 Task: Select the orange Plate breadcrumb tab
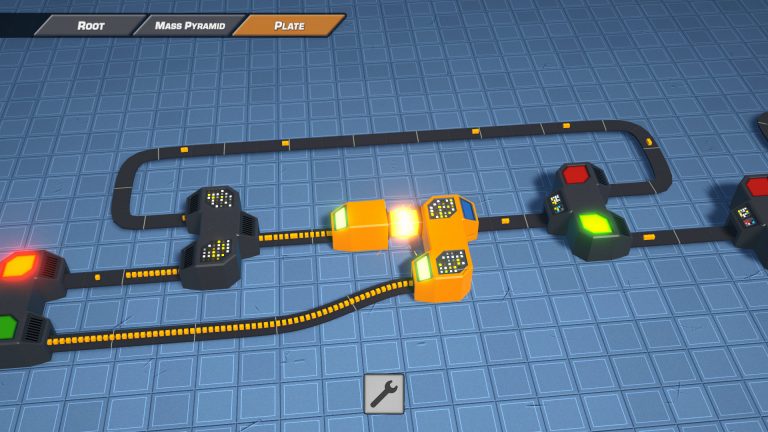click(289, 25)
